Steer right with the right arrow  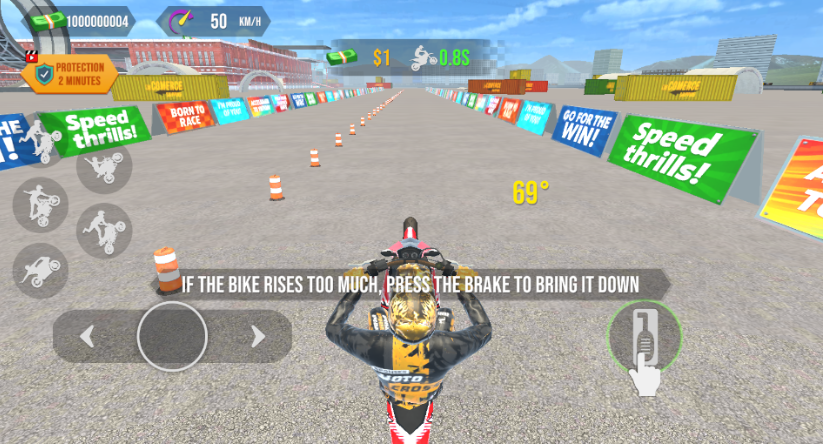[x=258, y=336]
